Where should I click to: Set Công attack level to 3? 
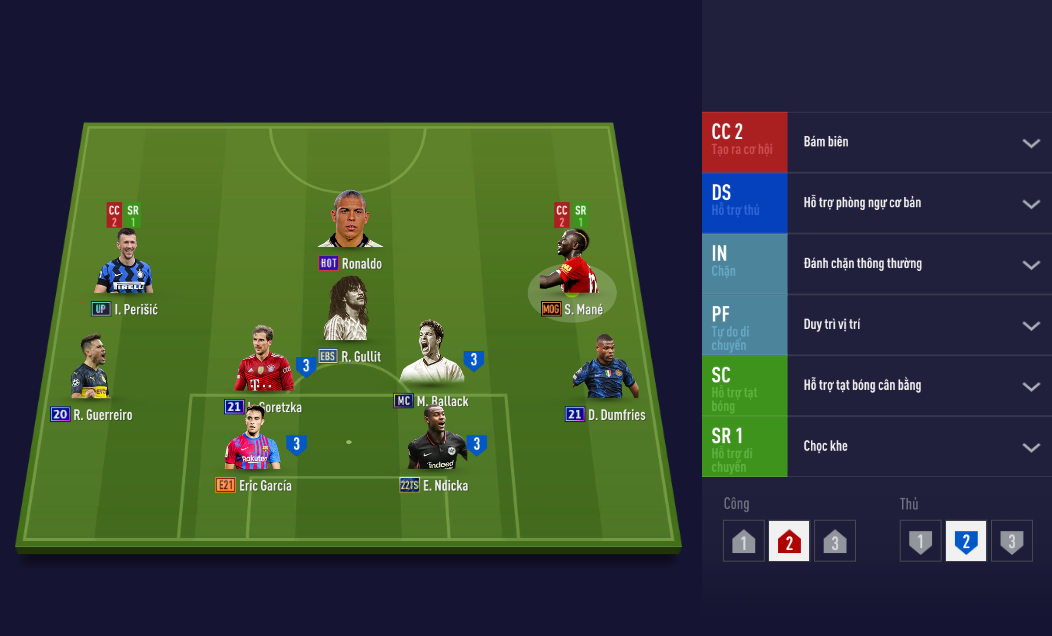point(834,541)
